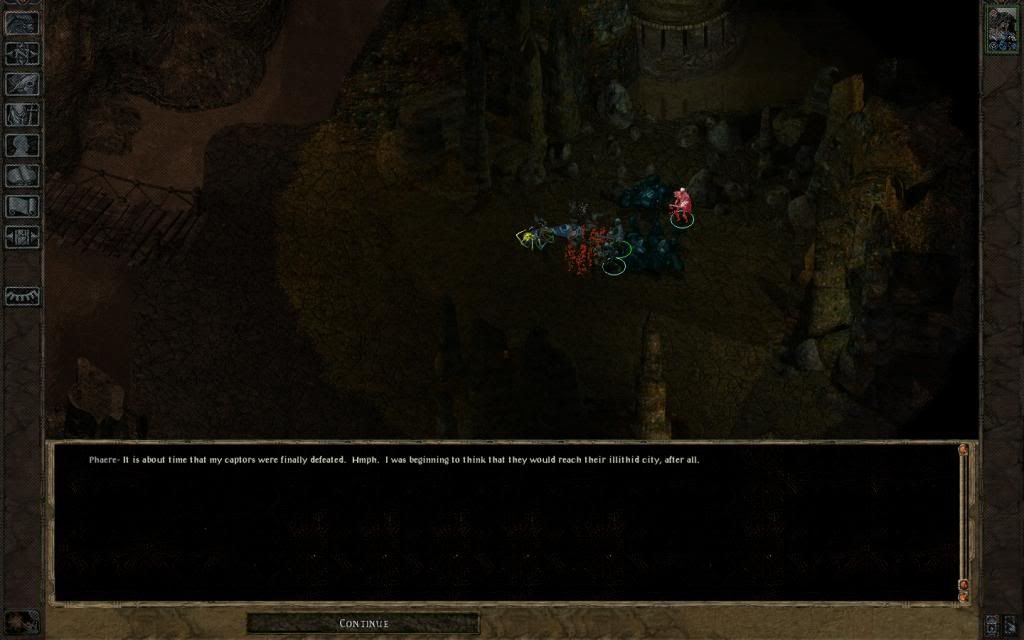1024x640 pixels.
Task: Open the priest scroll
Action: pyautogui.click(x=22, y=206)
